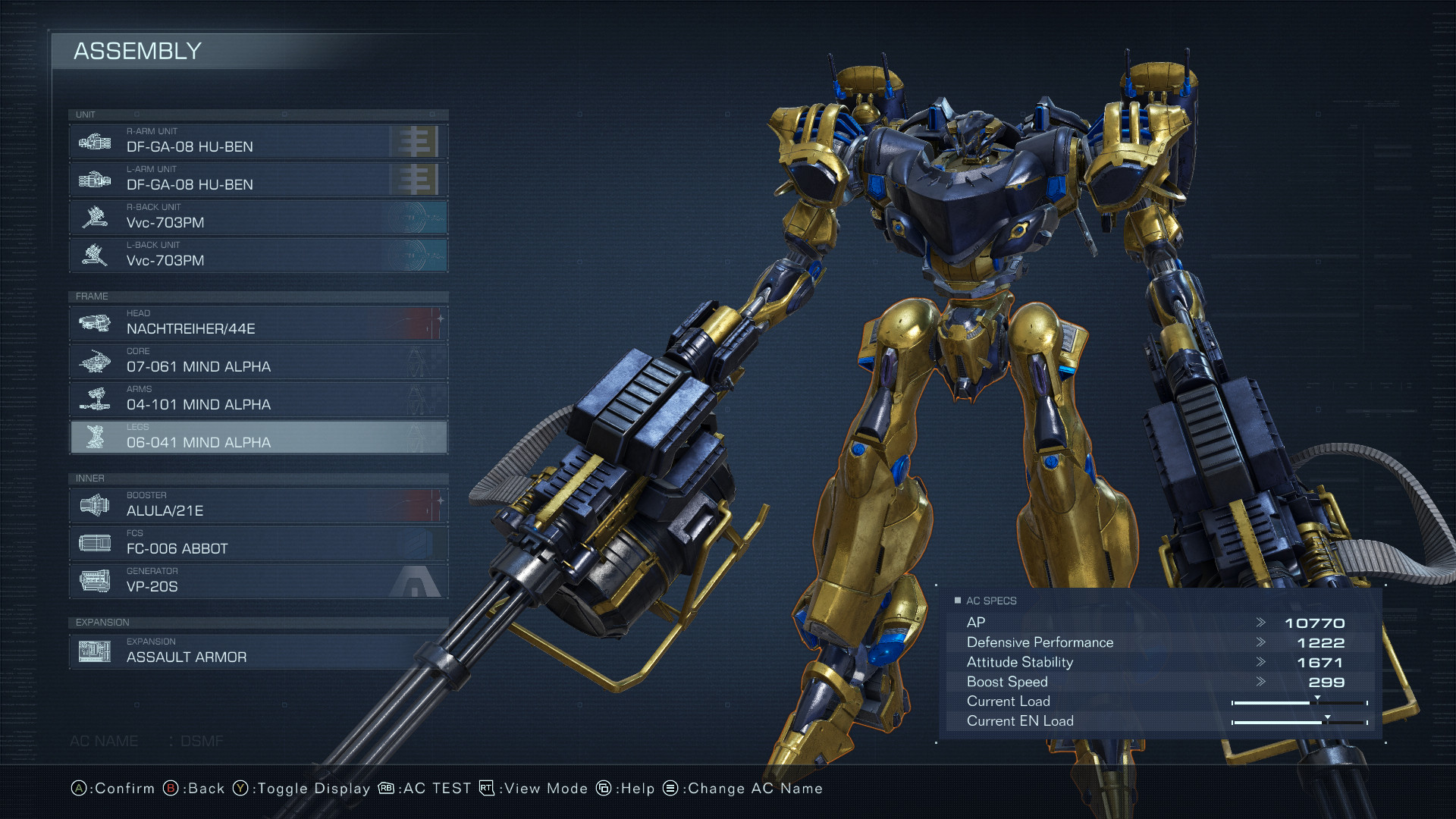Click the highlighted LEGS 06-041 MIND ALPHA row
1456x819 pixels.
258,438
